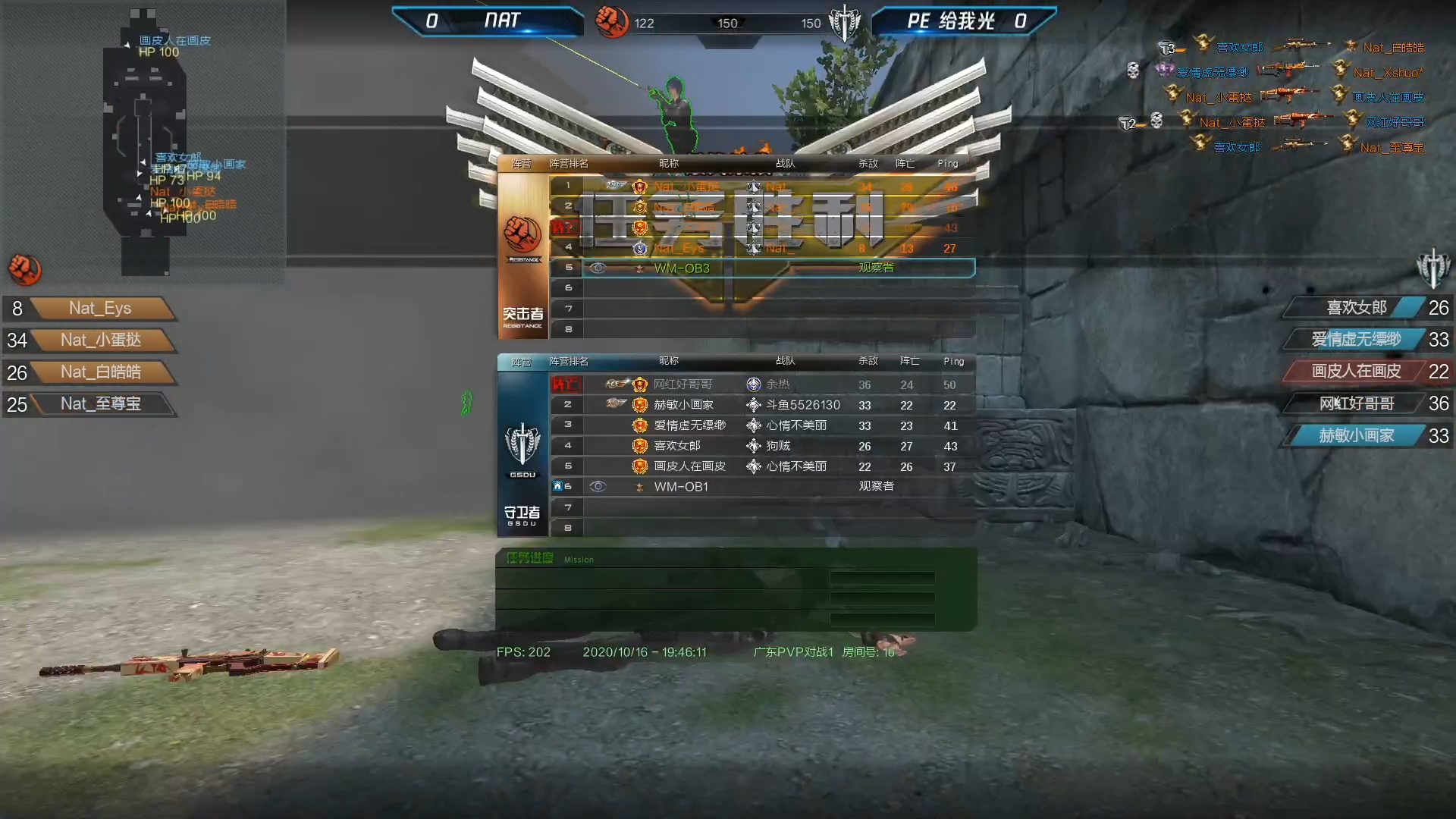Click the 任务进度 Mission panel header
The image size is (1456, 819).
click(x=530, y=559)
